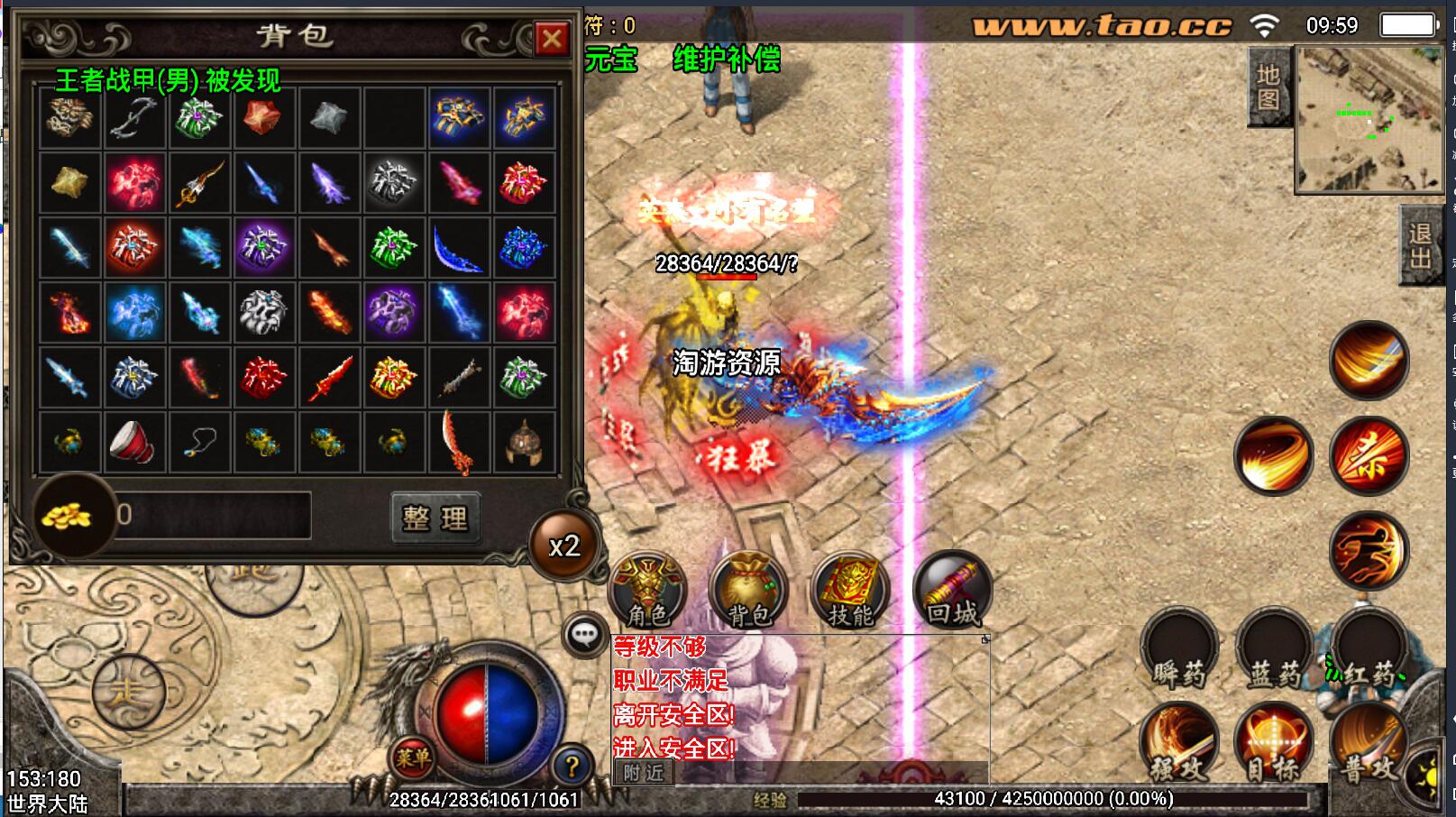Switch to the 附近 nearby chat tab

pyautogui.click(x=643, y=773)
